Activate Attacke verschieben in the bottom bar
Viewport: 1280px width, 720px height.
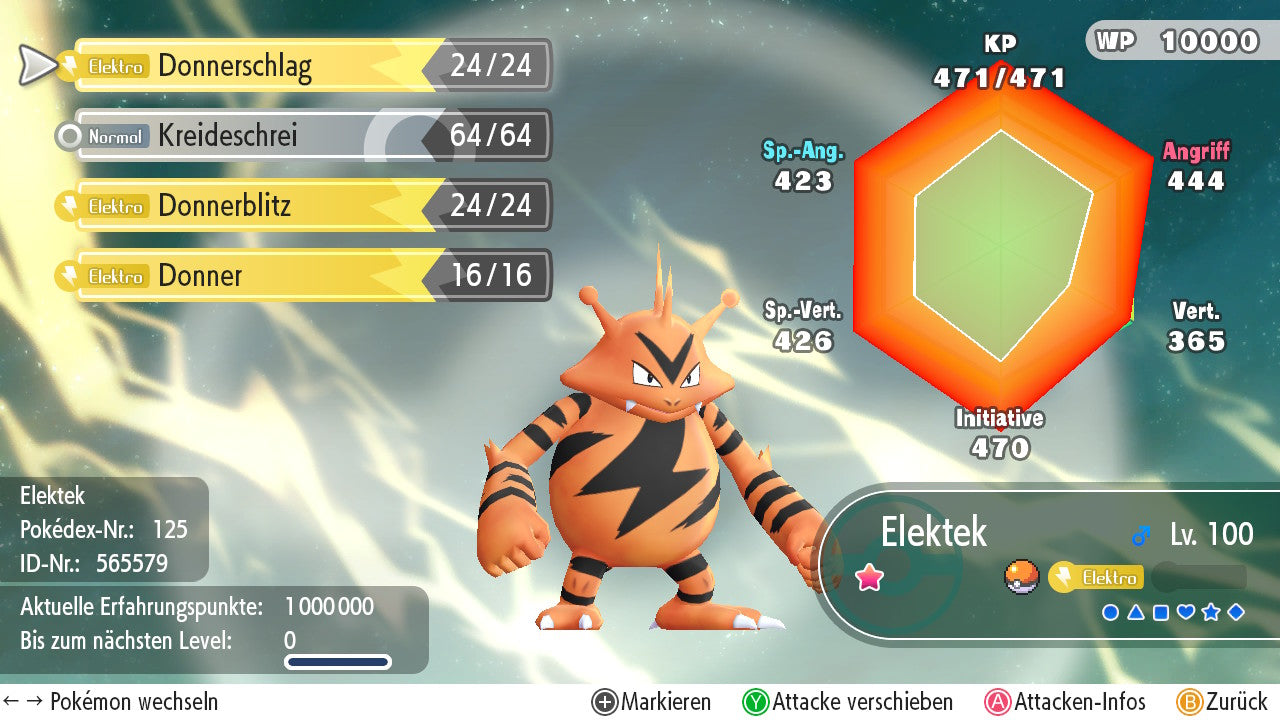pos(848,702)
